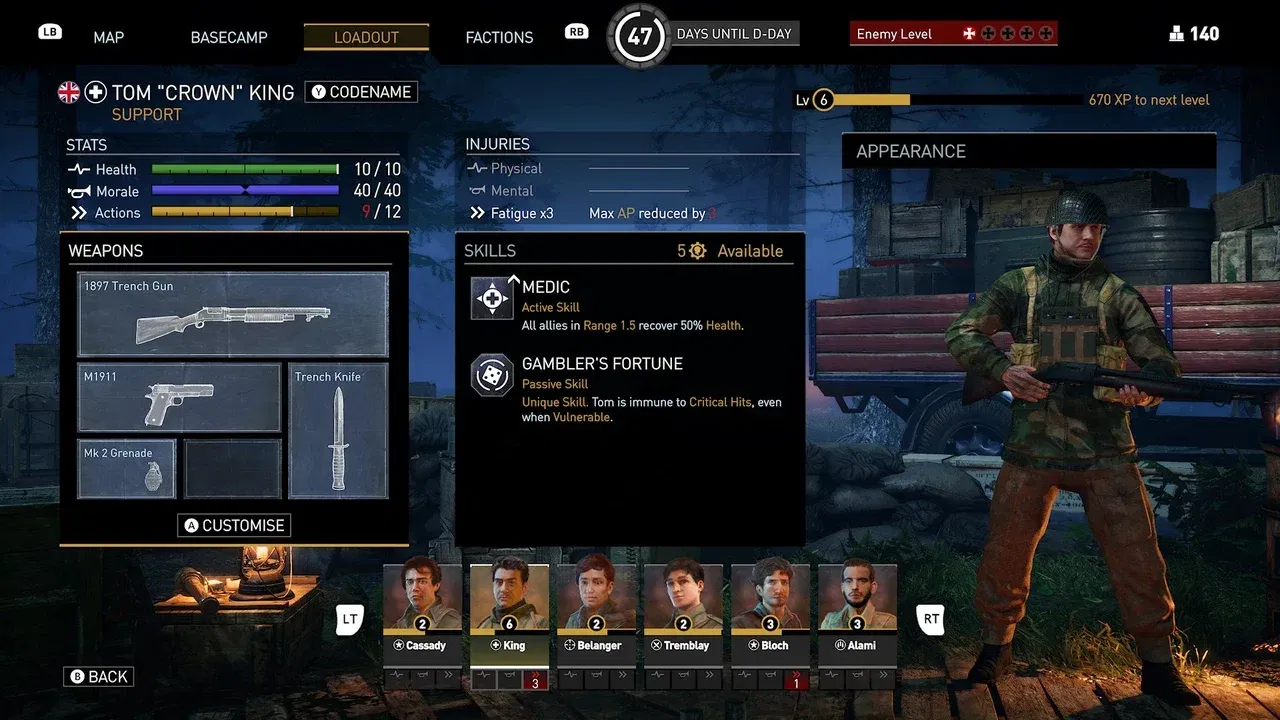This screenshot has width=1280, height=720.
Task: Switch to the FACTIONS tab
Action: coord(499,37)
